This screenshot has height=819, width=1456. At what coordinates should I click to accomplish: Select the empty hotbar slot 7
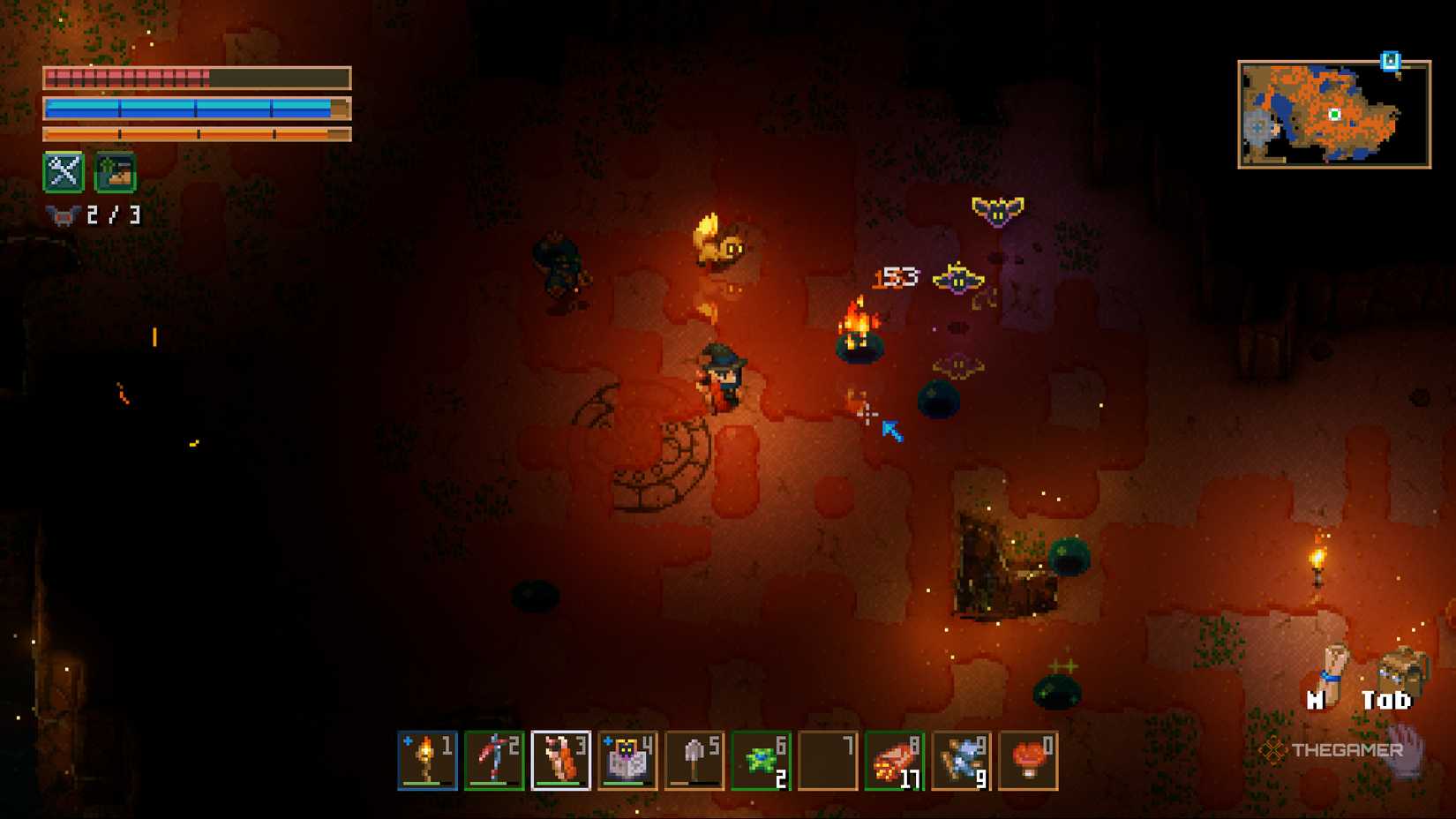(x=828, y=761)
